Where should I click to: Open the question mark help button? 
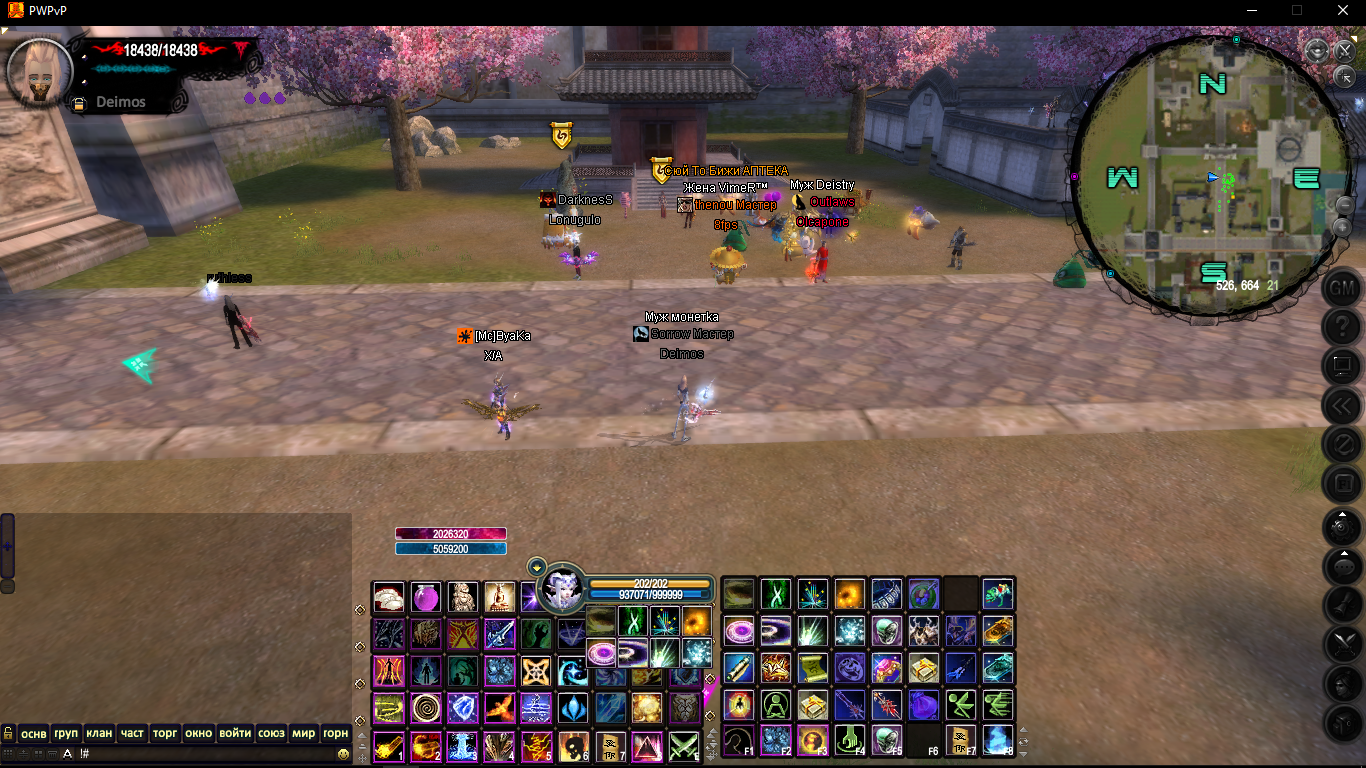pyautogui.click(x=1341, y=327)
